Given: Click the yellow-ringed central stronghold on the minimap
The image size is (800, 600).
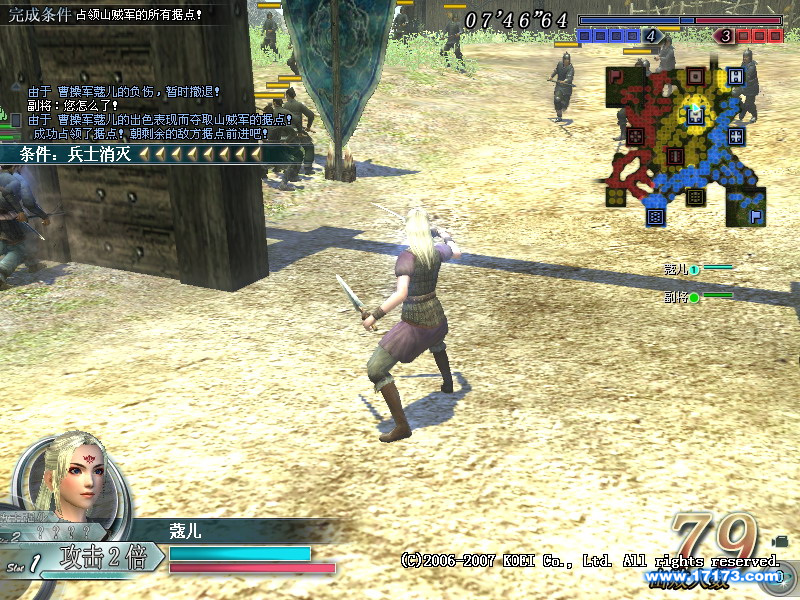Looking at the screenshot, I should click(x=693, y=114).
